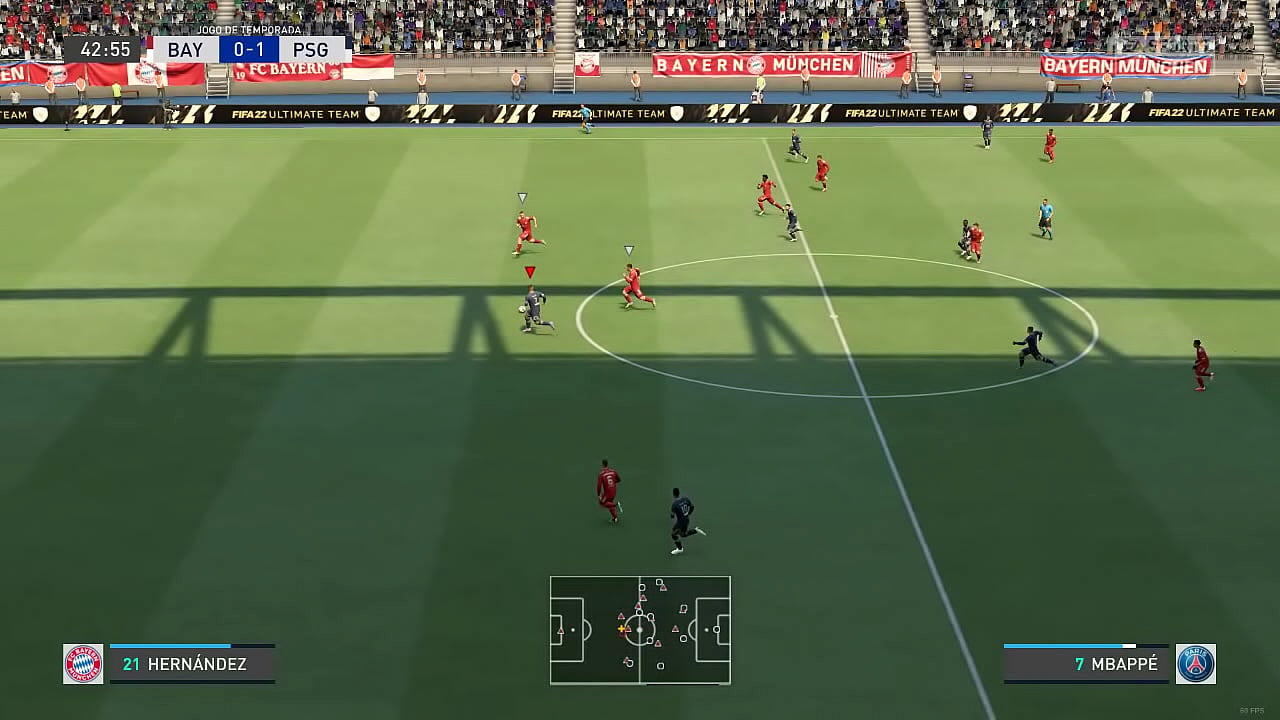Select the PSG crest icon
1280x720 pixels.
pyautogui.click(x=1195, y=664)
